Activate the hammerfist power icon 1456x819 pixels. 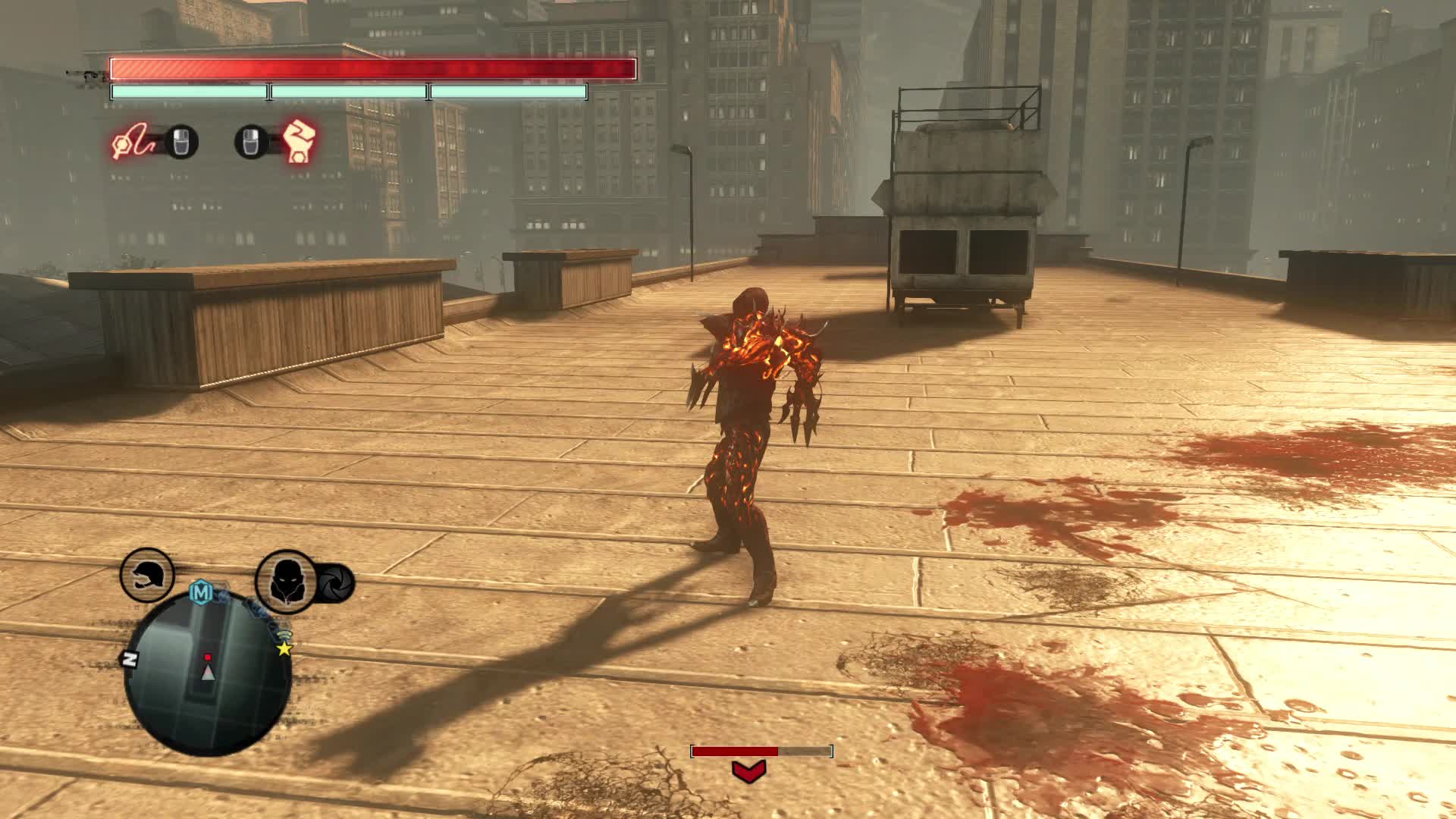click(x=299, y=142)
